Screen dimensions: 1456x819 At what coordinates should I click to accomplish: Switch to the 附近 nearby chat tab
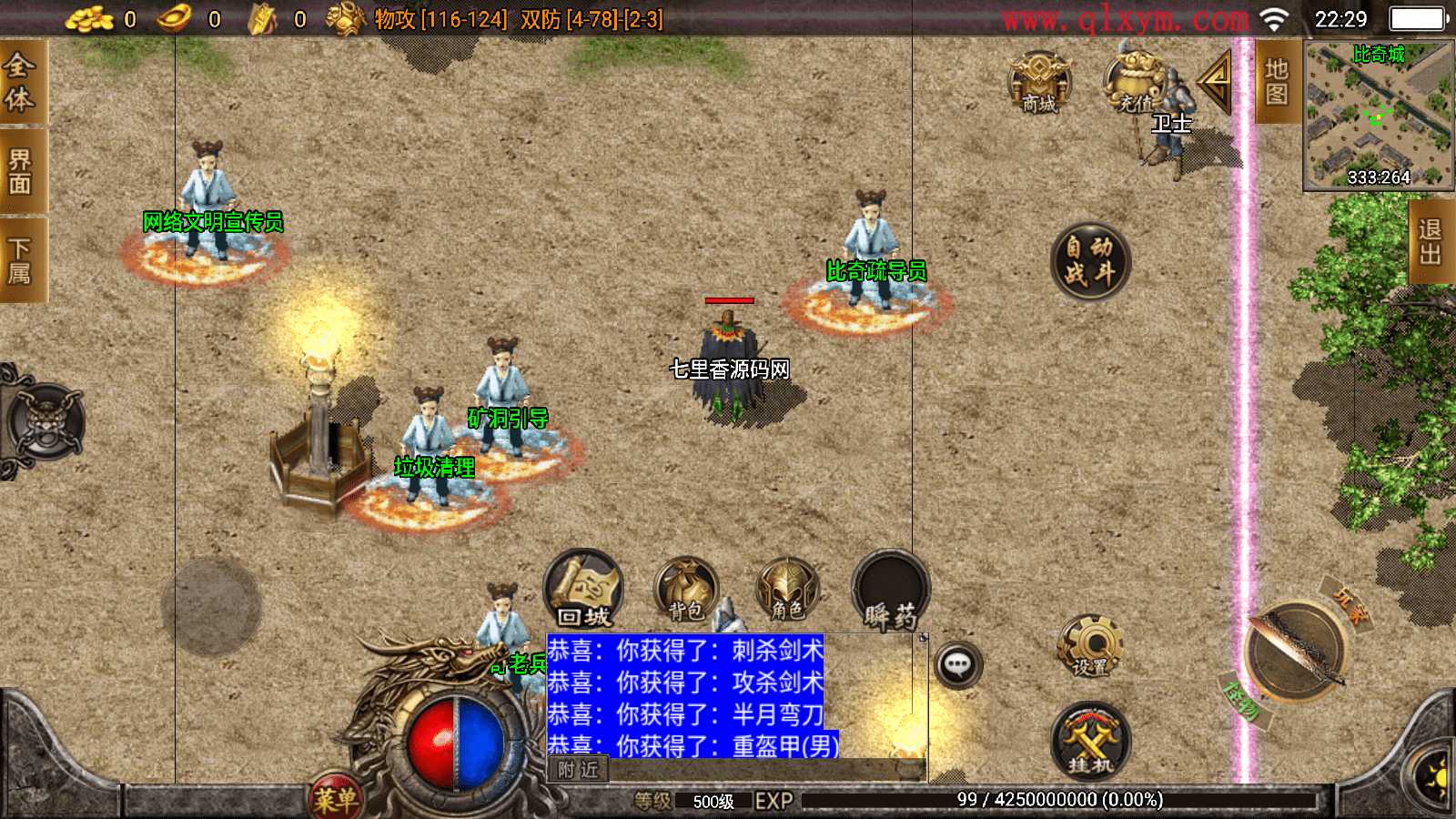(577, 769)
